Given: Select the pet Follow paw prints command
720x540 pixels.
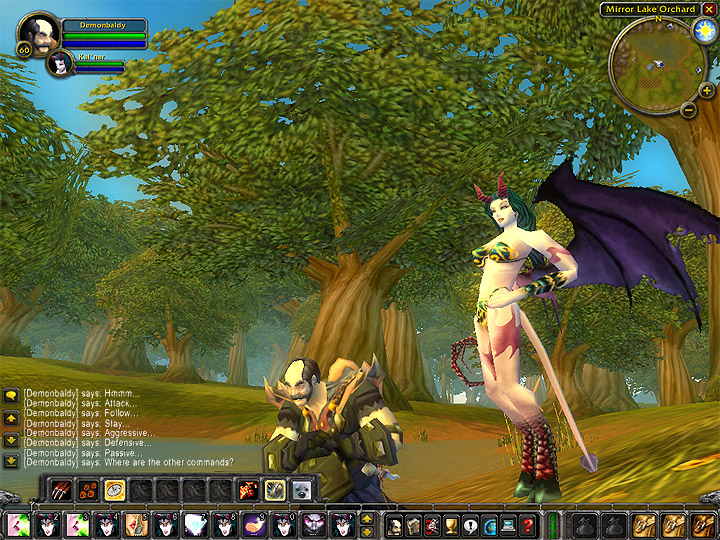Looking at the screenshot, I should click(x=88, y=490).
